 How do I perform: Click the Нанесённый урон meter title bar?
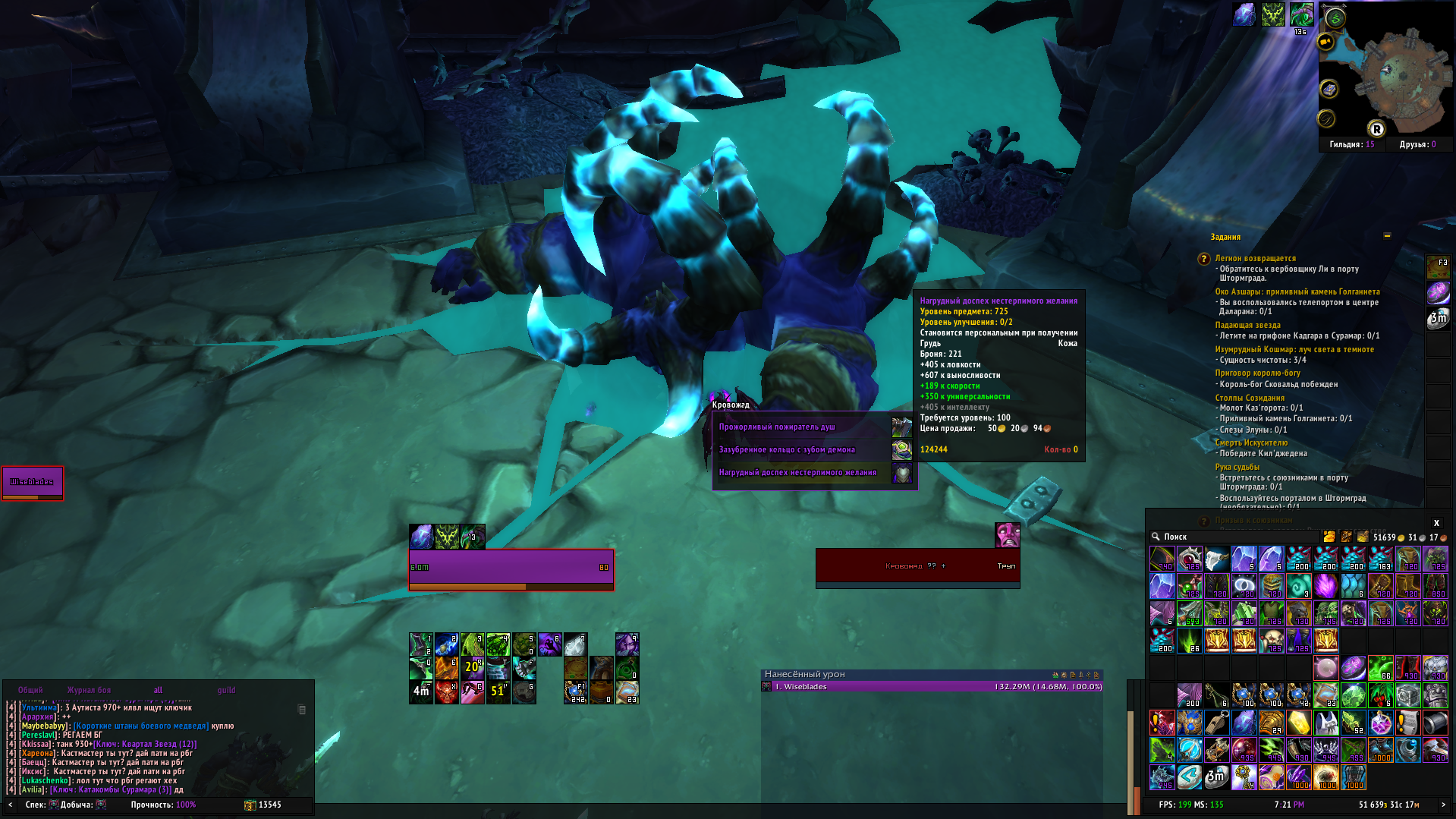pos(903,674)
